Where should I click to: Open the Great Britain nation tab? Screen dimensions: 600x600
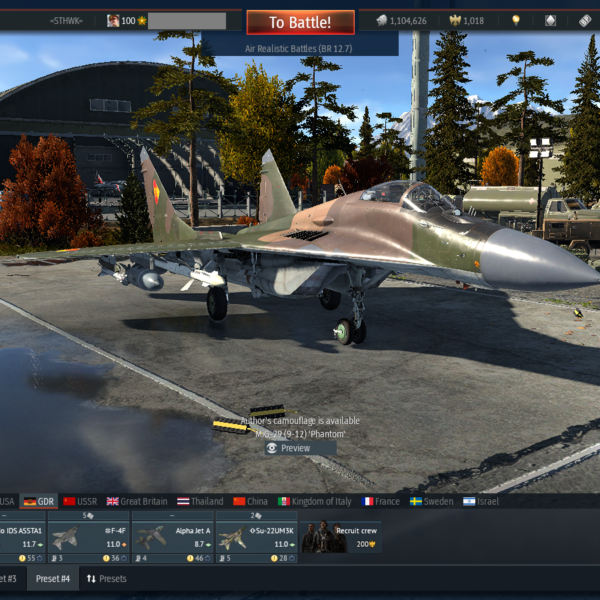(138, 501)
